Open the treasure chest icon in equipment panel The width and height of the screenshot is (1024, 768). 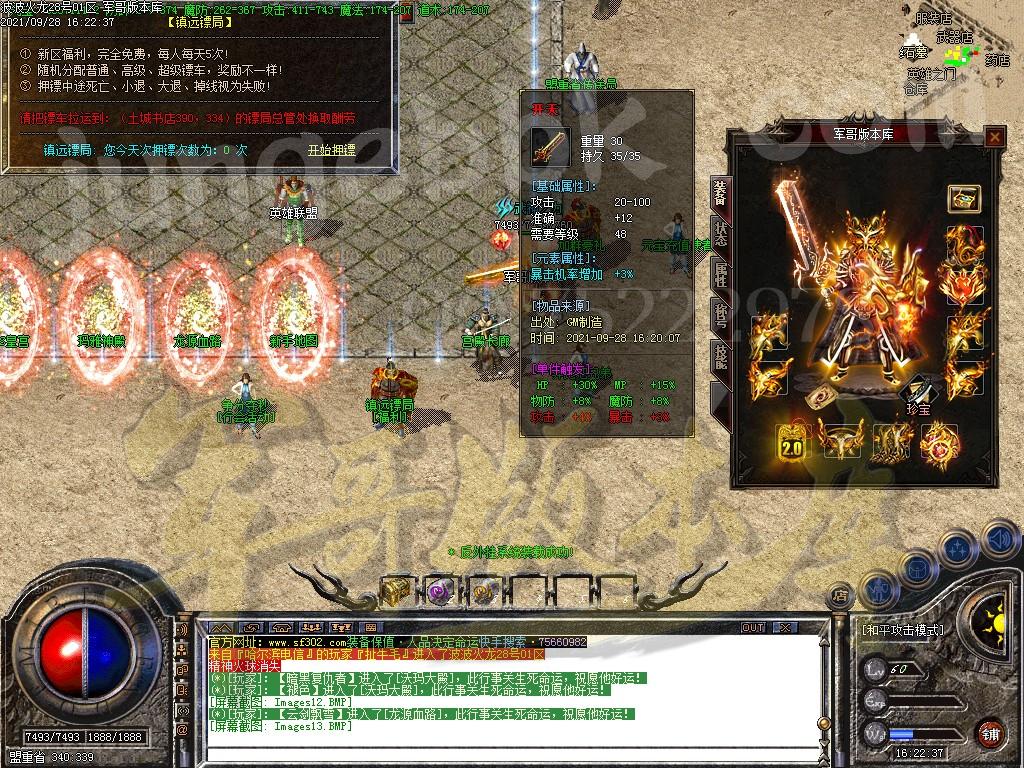tap(963, 198)
